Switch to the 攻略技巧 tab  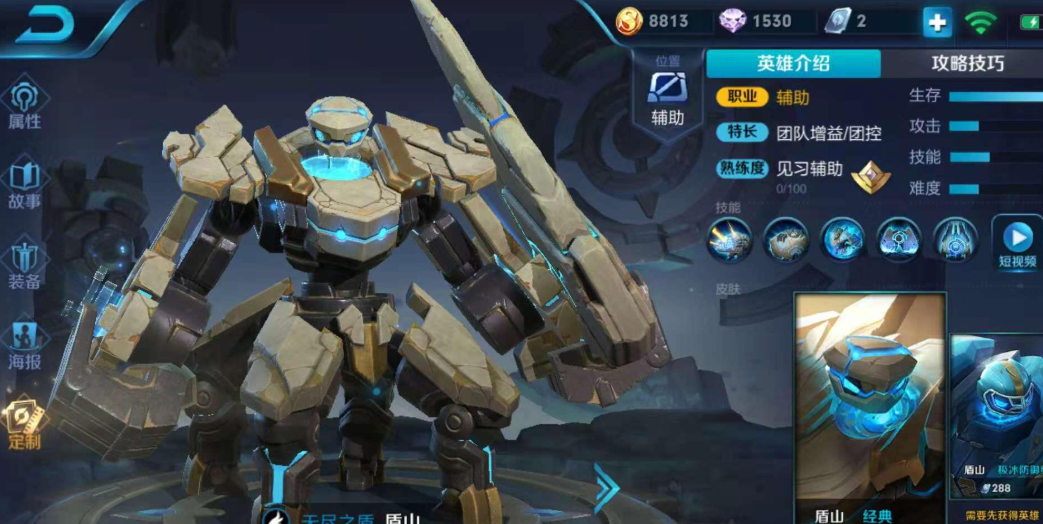coord(967,63)
